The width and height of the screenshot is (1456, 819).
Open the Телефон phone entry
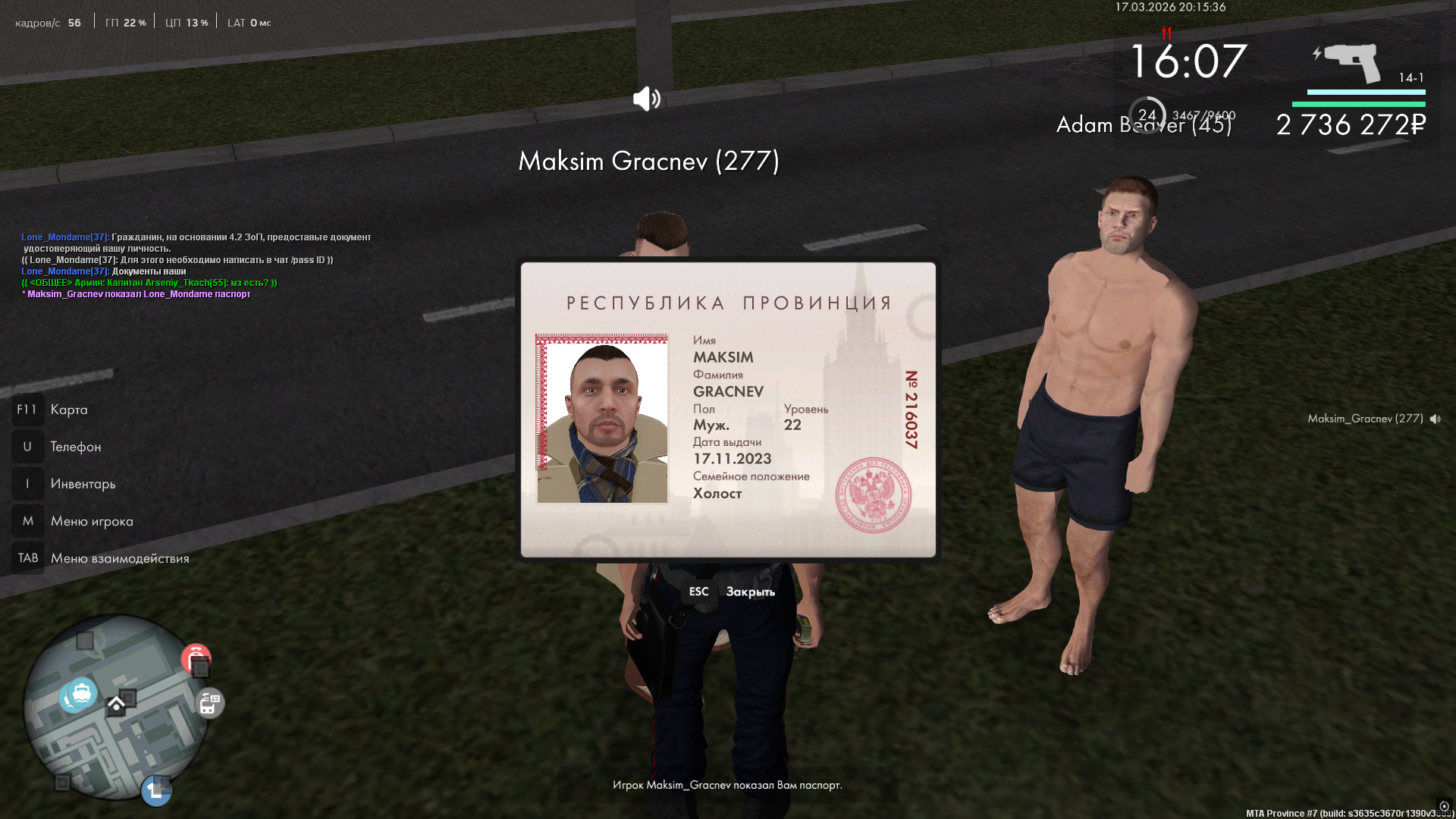(x=75, y=447)
